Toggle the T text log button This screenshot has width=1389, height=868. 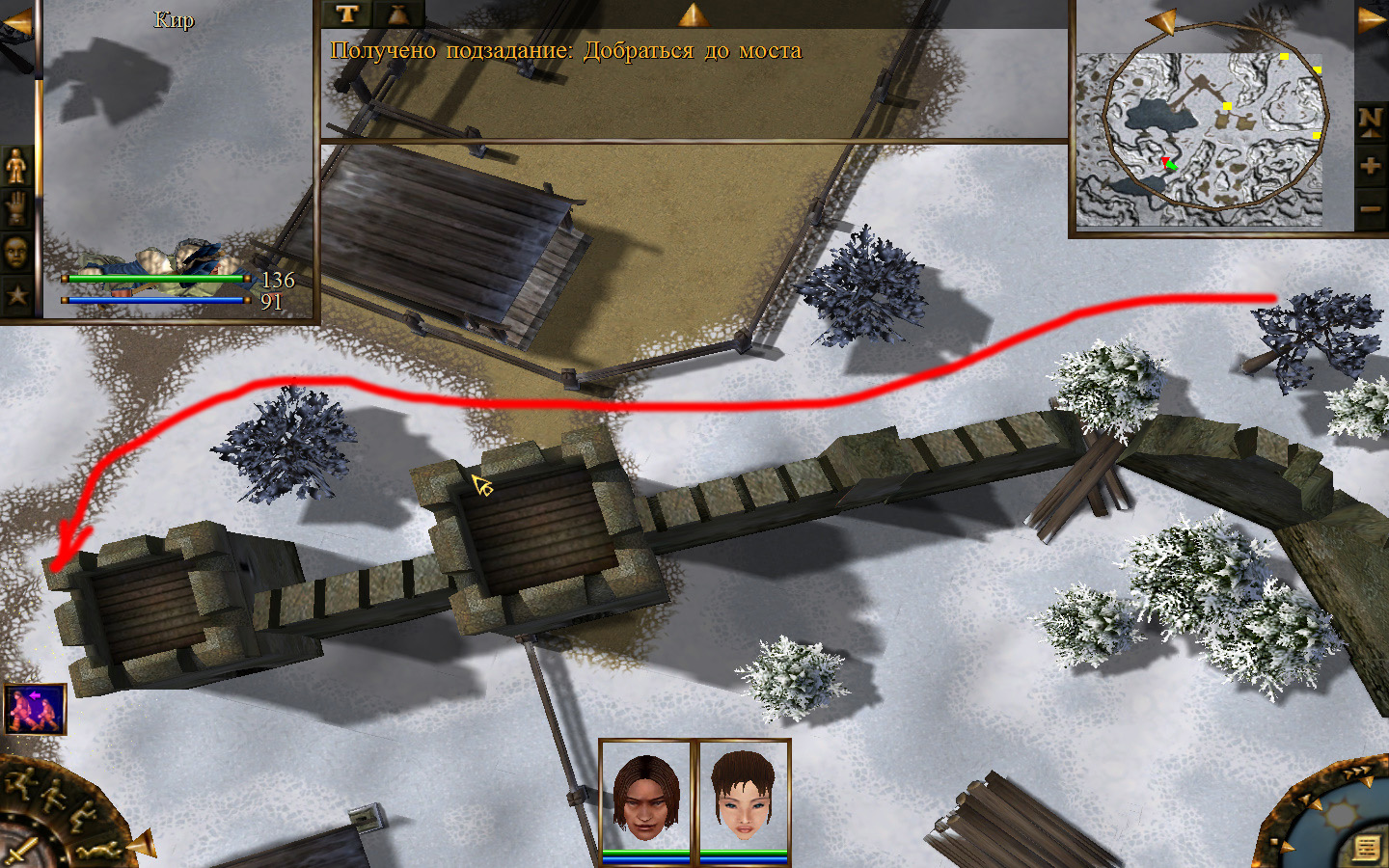click(x=347, y=14)
